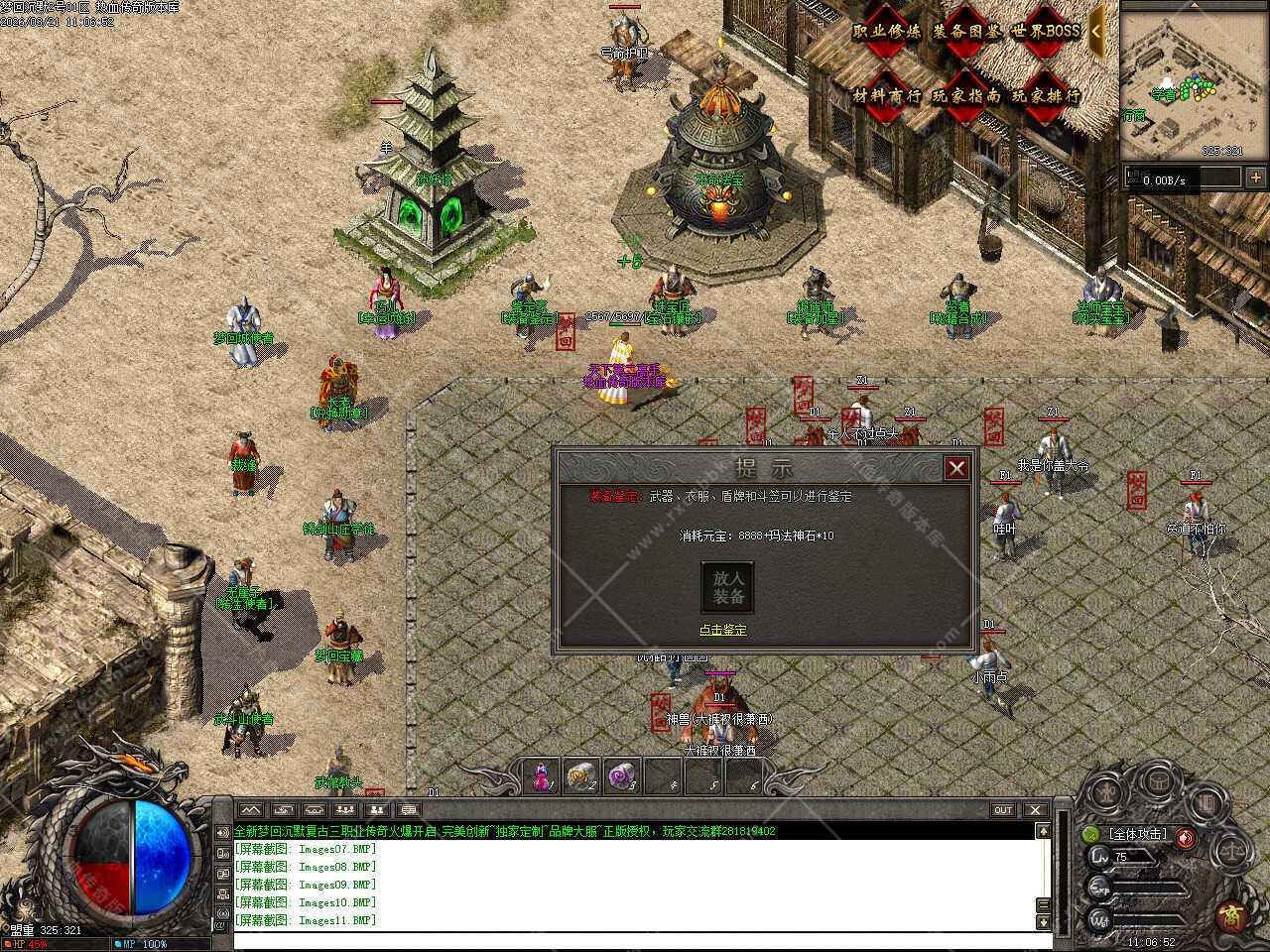Toggle the 全体攻击 attack mode
1270x952 pixels.
1138,834
